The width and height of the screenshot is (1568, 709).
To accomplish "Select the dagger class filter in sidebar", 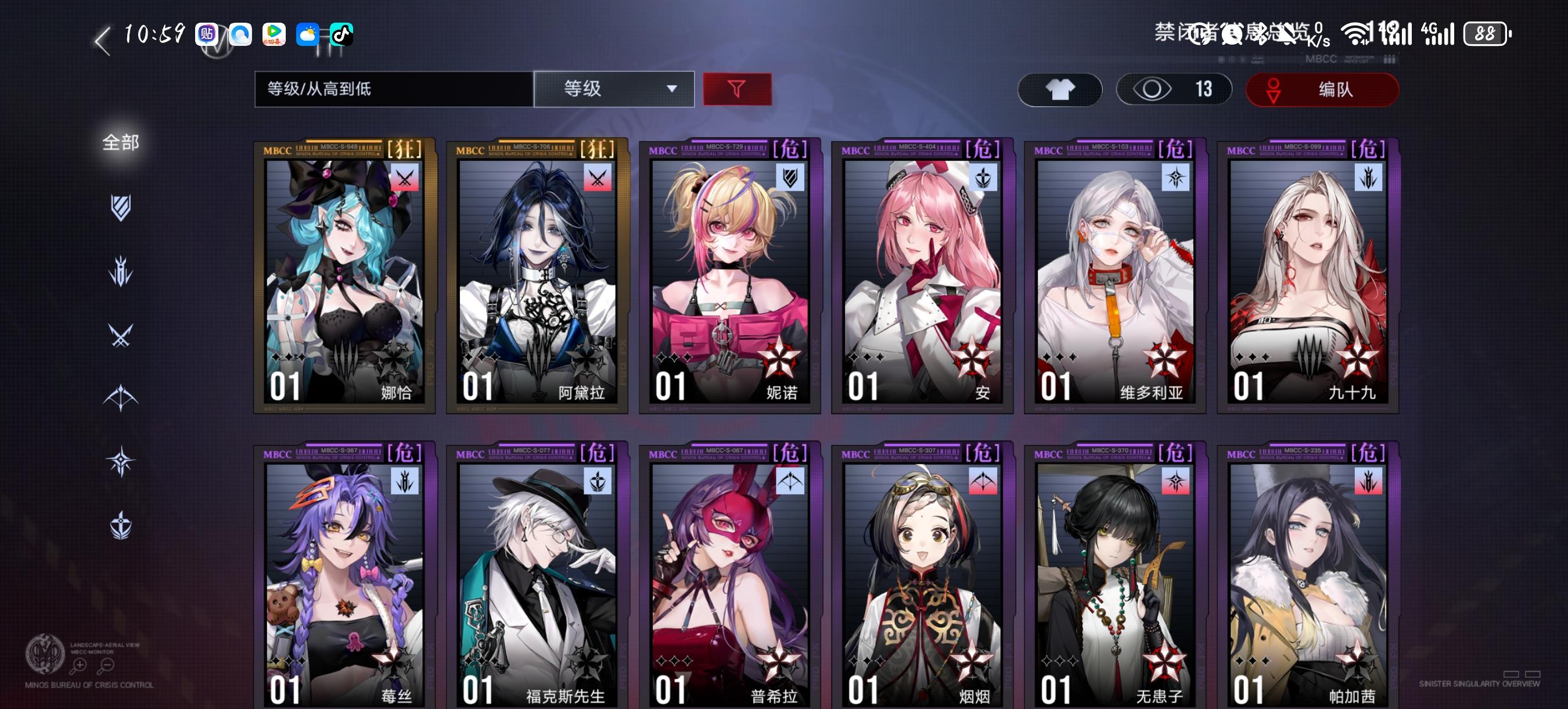I will 122,270.
